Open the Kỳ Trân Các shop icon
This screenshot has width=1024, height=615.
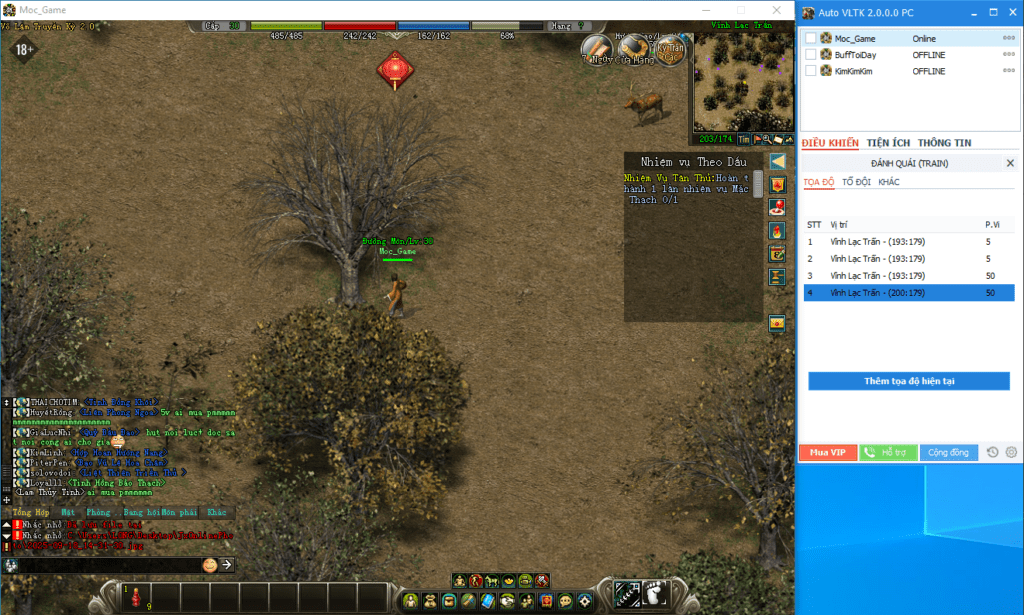coord(671,48)
